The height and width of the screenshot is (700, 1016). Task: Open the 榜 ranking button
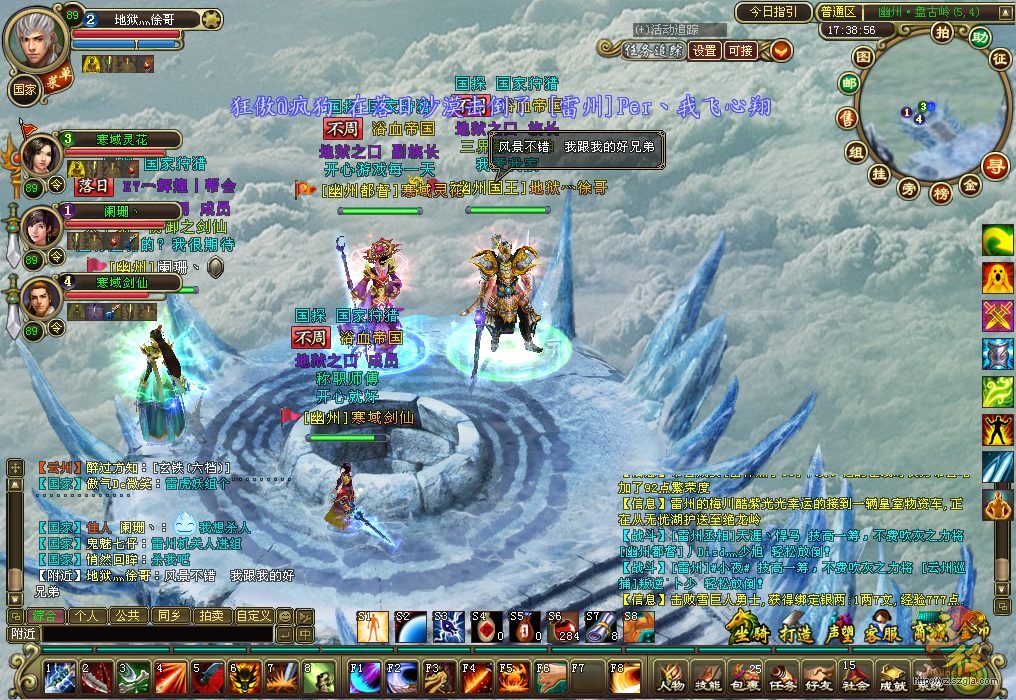pyautogui.click(x=940, y=194)
